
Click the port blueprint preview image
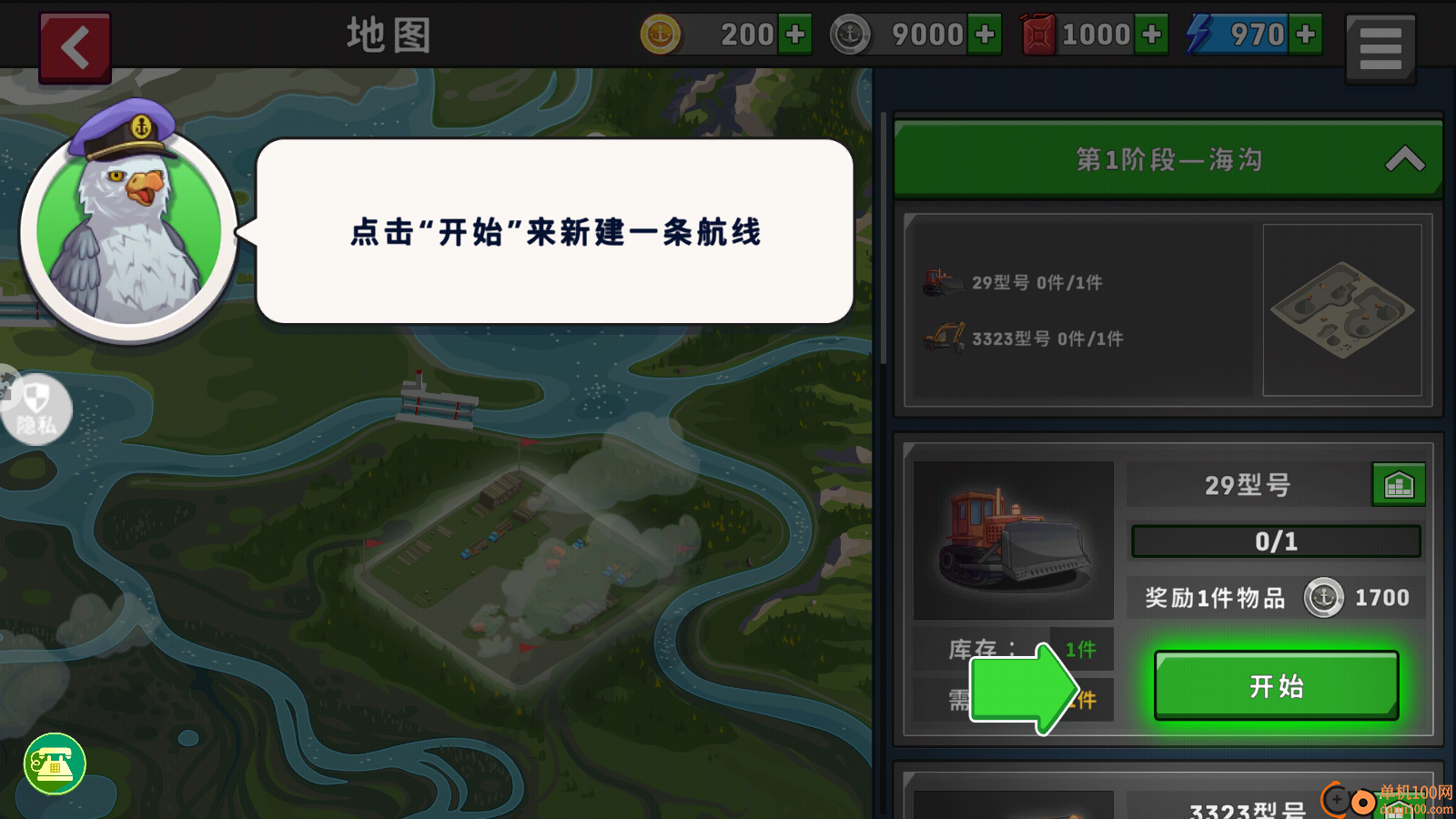click(x=1341, y=309)
